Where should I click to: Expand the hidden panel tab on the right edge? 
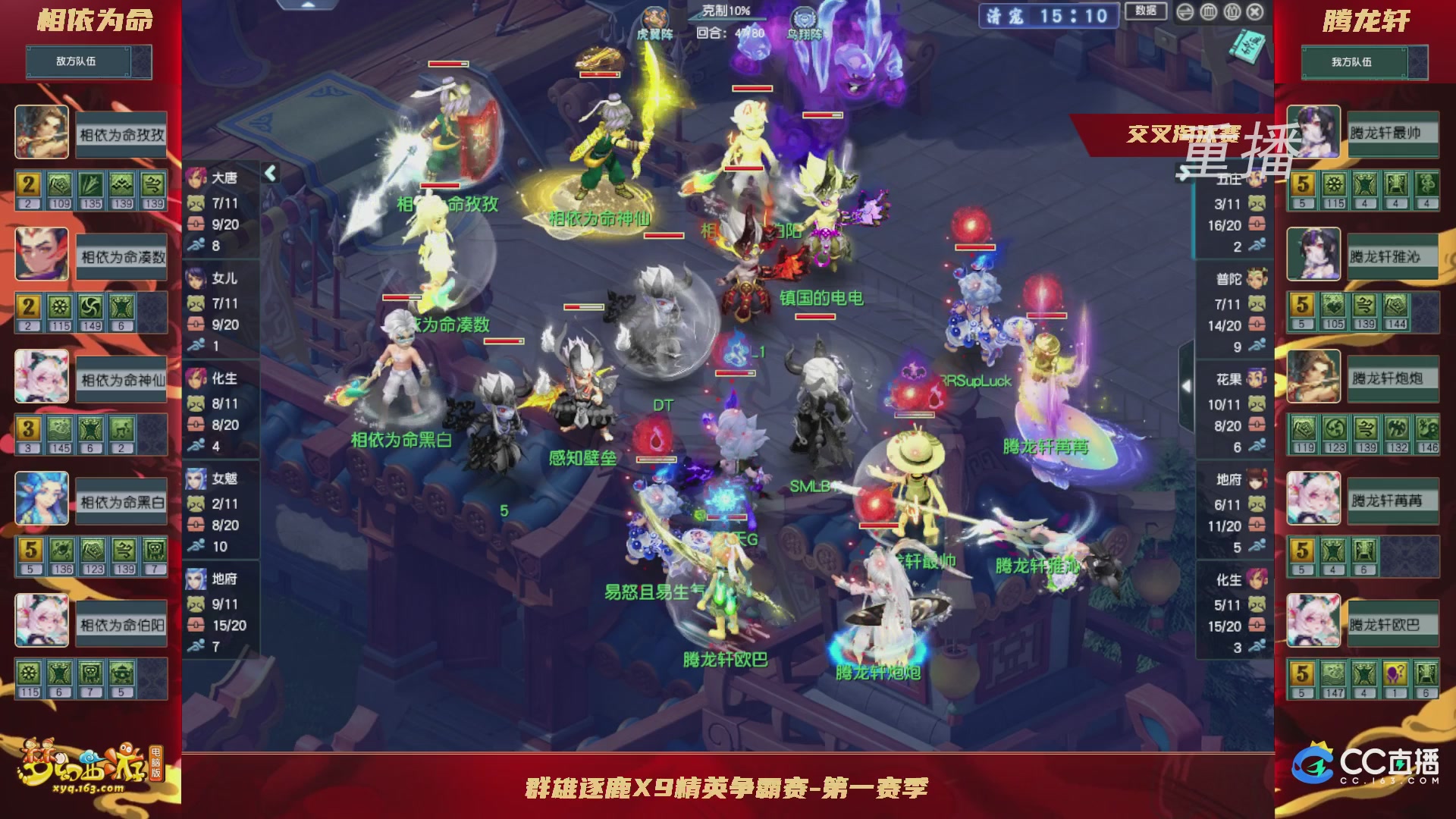coord(1187,385)
